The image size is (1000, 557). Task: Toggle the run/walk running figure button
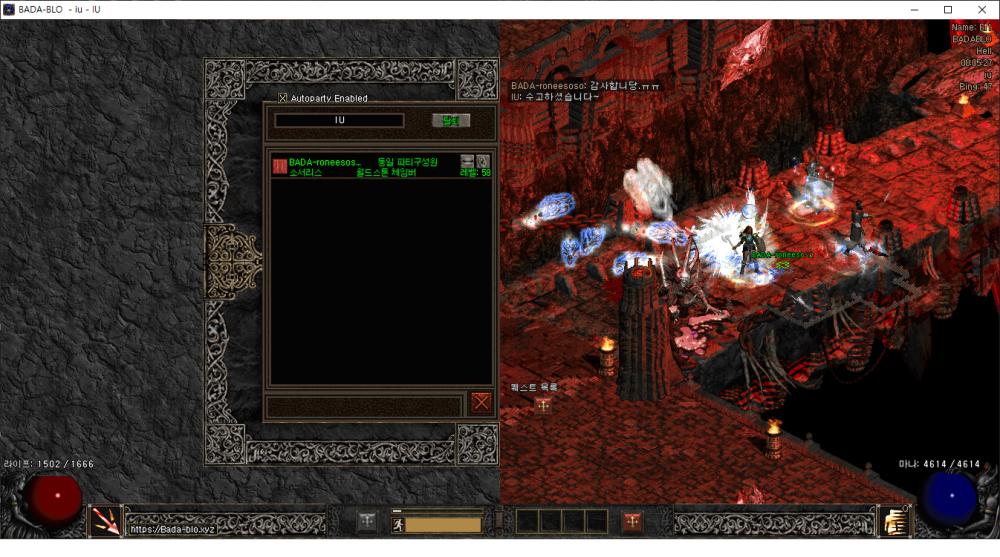397,523
